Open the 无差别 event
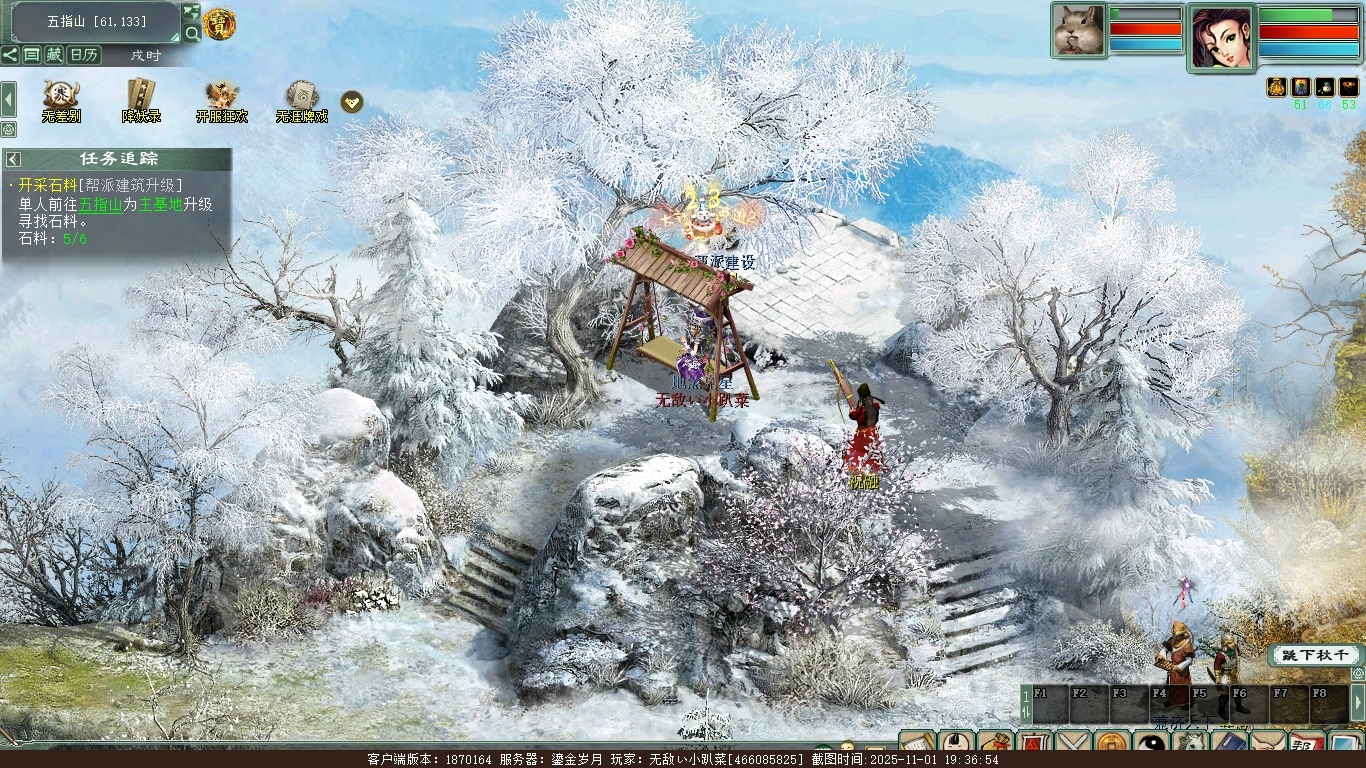1366x768 pixels. 61,101
